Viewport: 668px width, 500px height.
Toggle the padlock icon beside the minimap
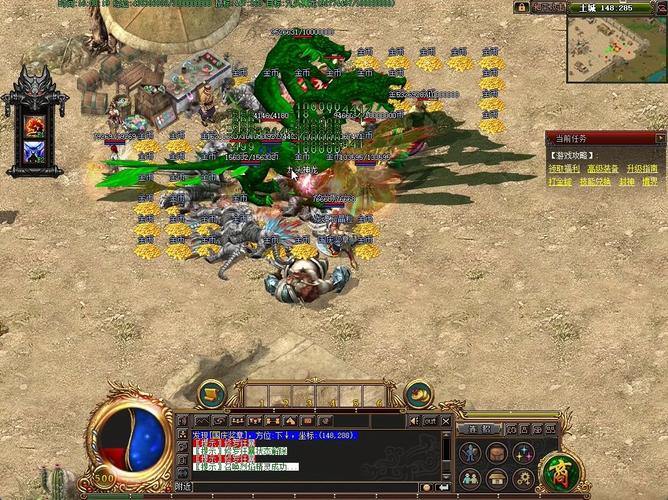(522, 7)
